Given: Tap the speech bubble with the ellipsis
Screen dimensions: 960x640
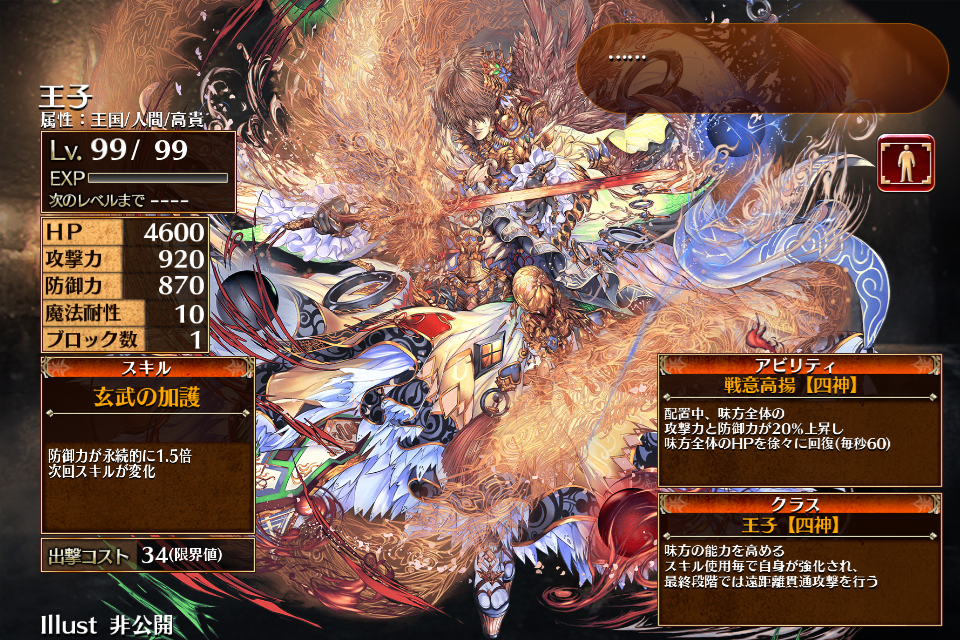Looking at the screenshot, I should (x=761, y=68).
